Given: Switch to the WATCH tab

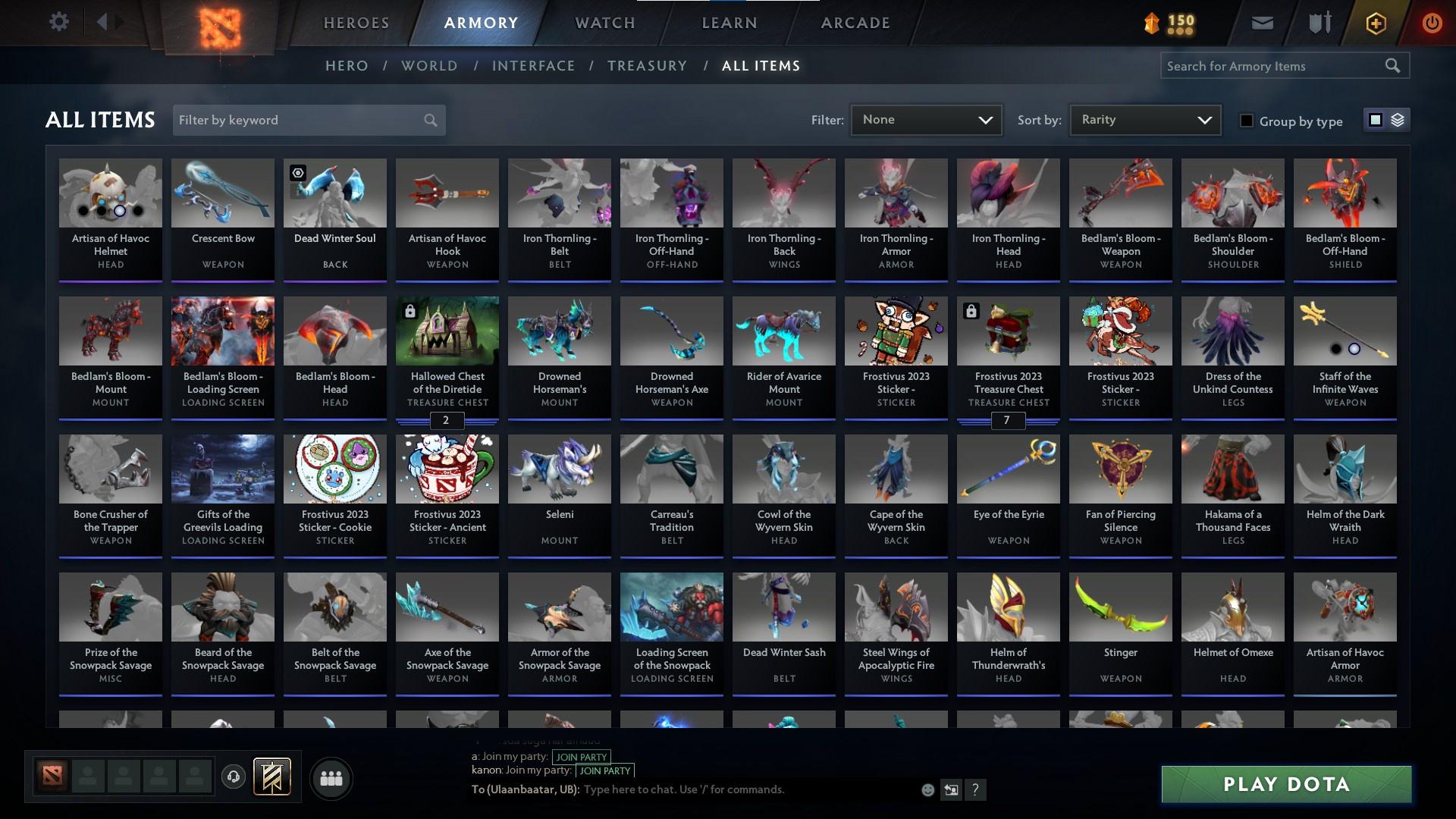Looking at the screenshot, I should click(x=604, y=23).
